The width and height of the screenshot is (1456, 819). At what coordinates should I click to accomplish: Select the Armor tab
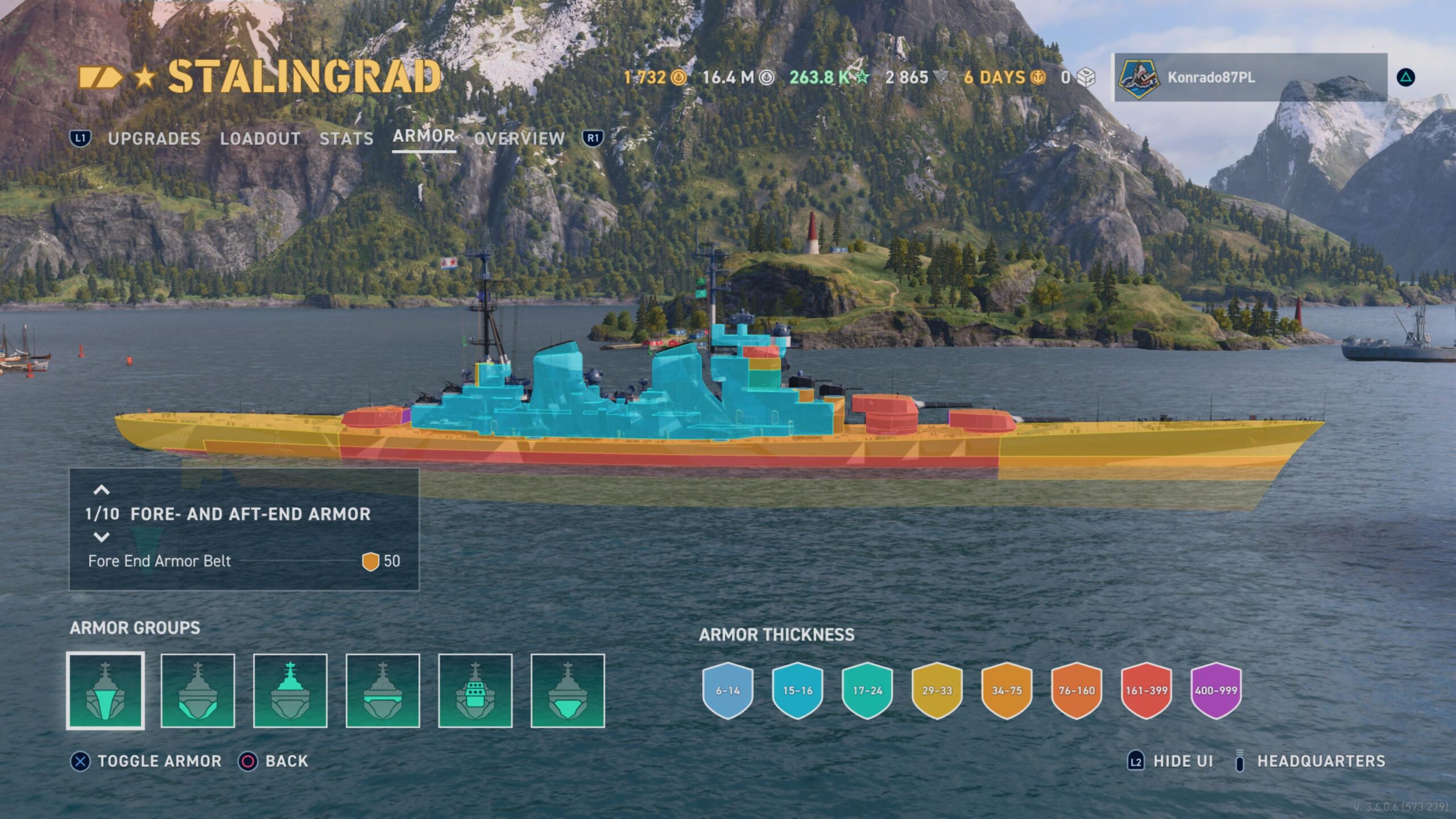click(424, 136)
